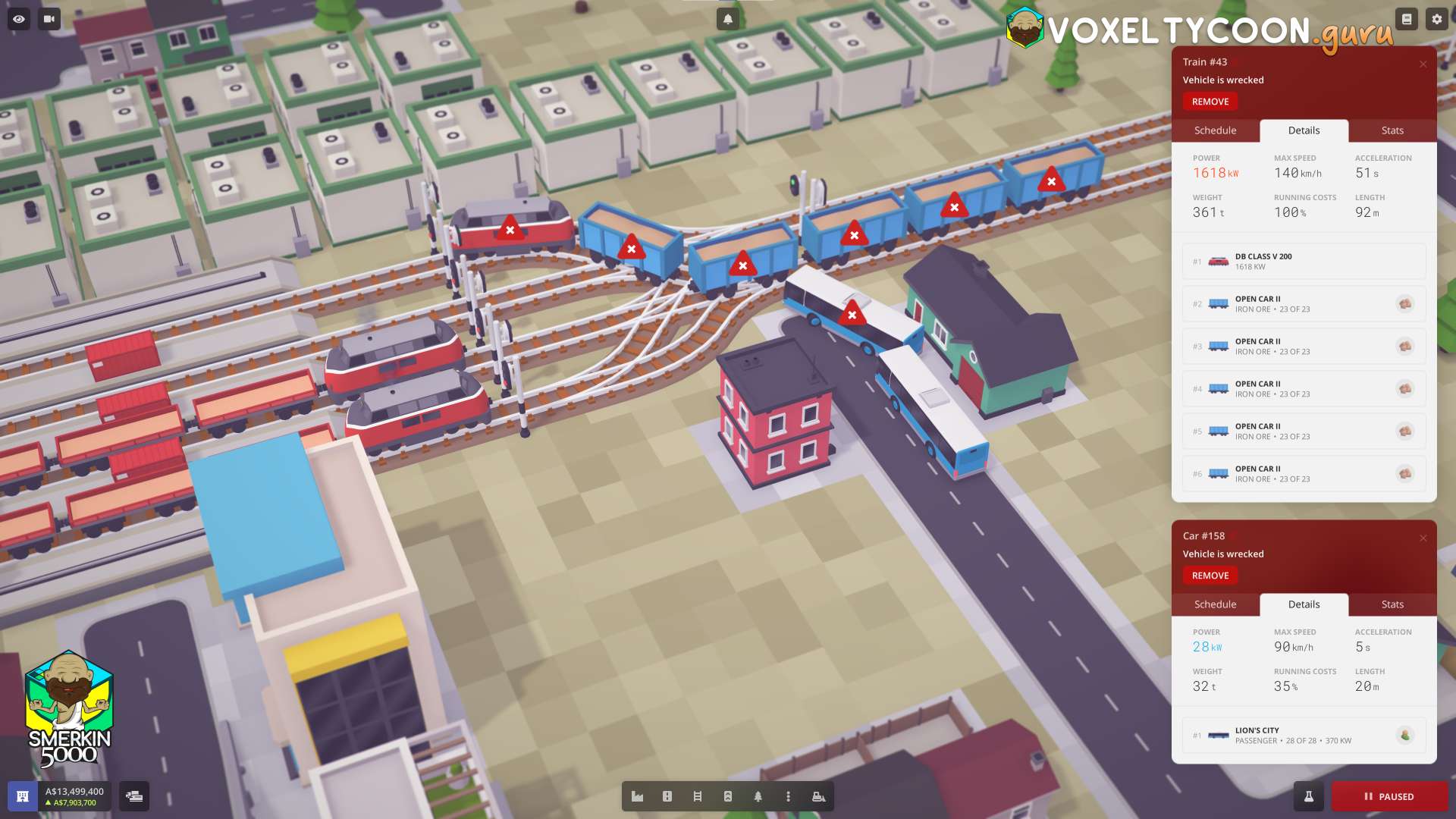Open the notifications bell
This screenshot has height=819, width=1456.
click(x=727, y=19)
